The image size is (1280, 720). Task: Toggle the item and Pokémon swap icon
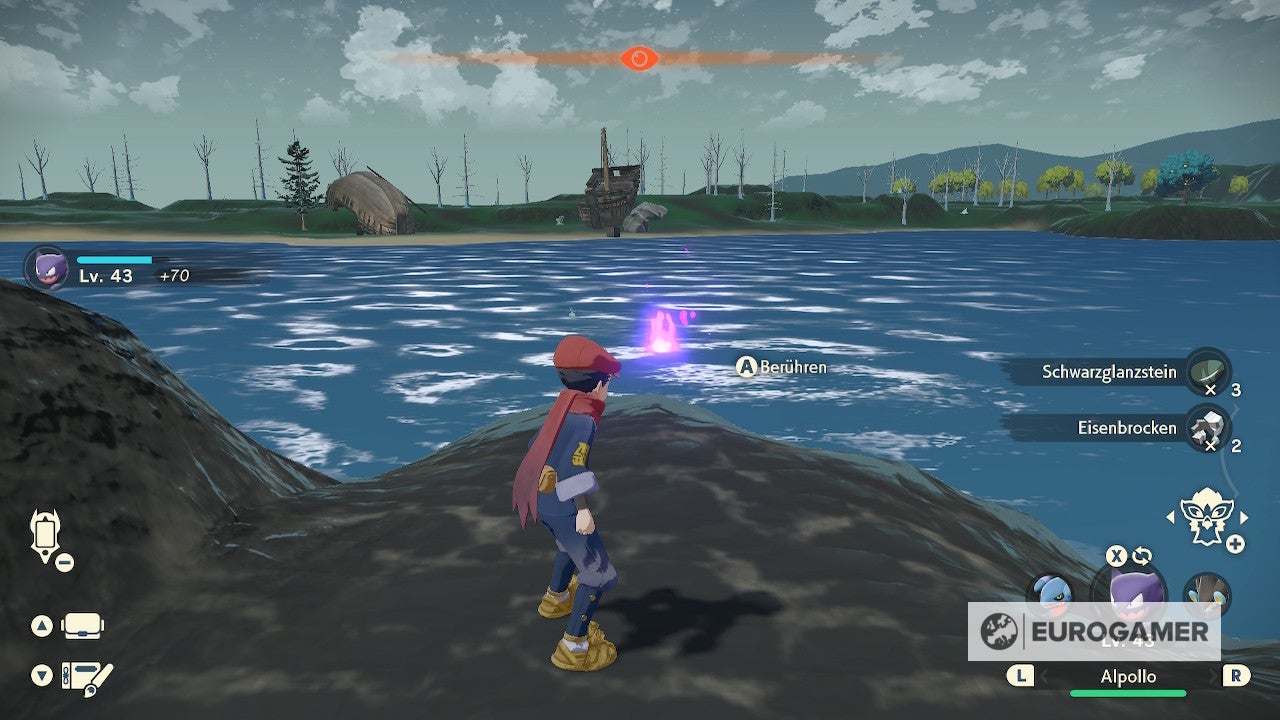1142,556
